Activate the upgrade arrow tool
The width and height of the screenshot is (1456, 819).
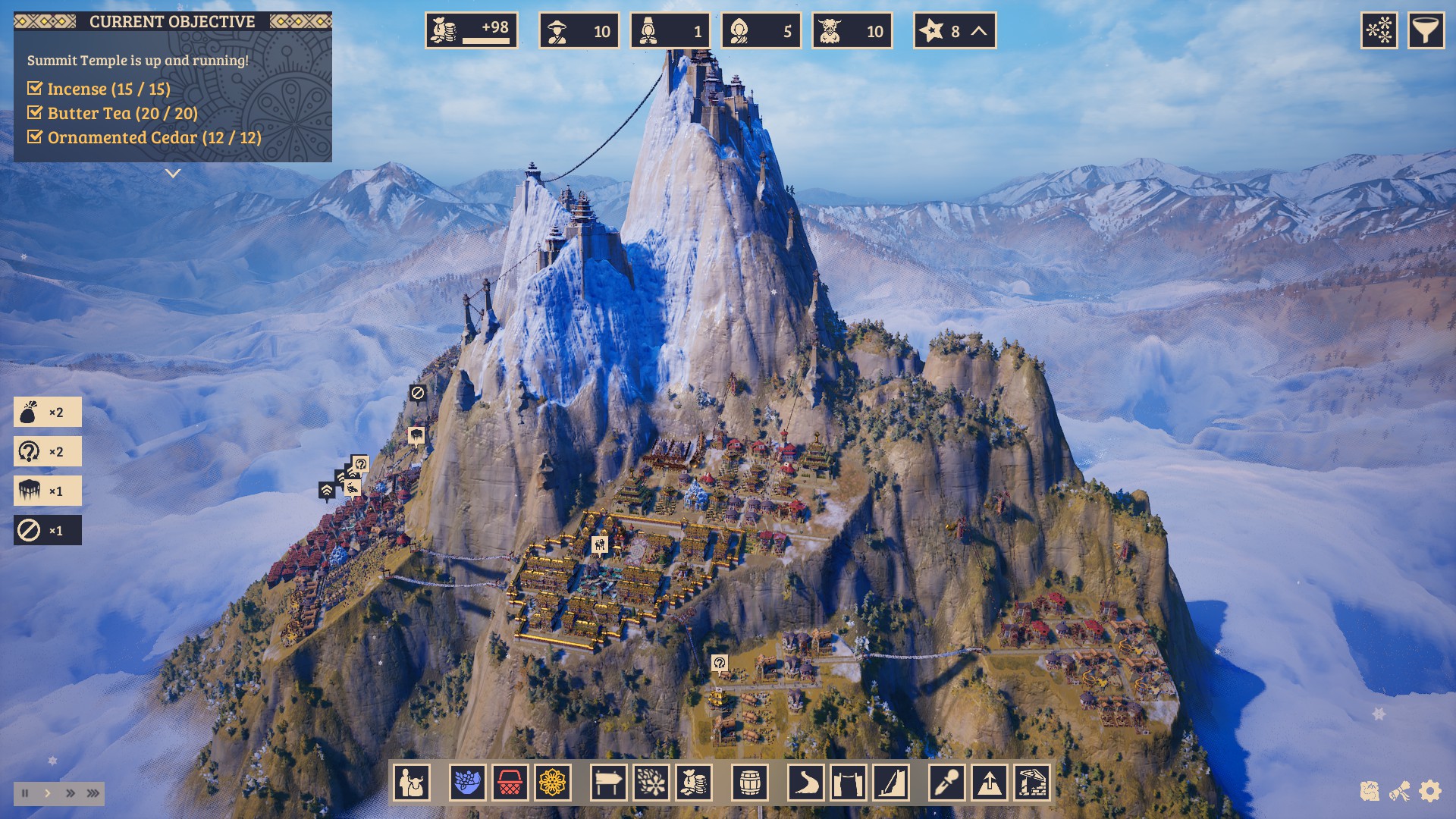(x=990, y=783)
